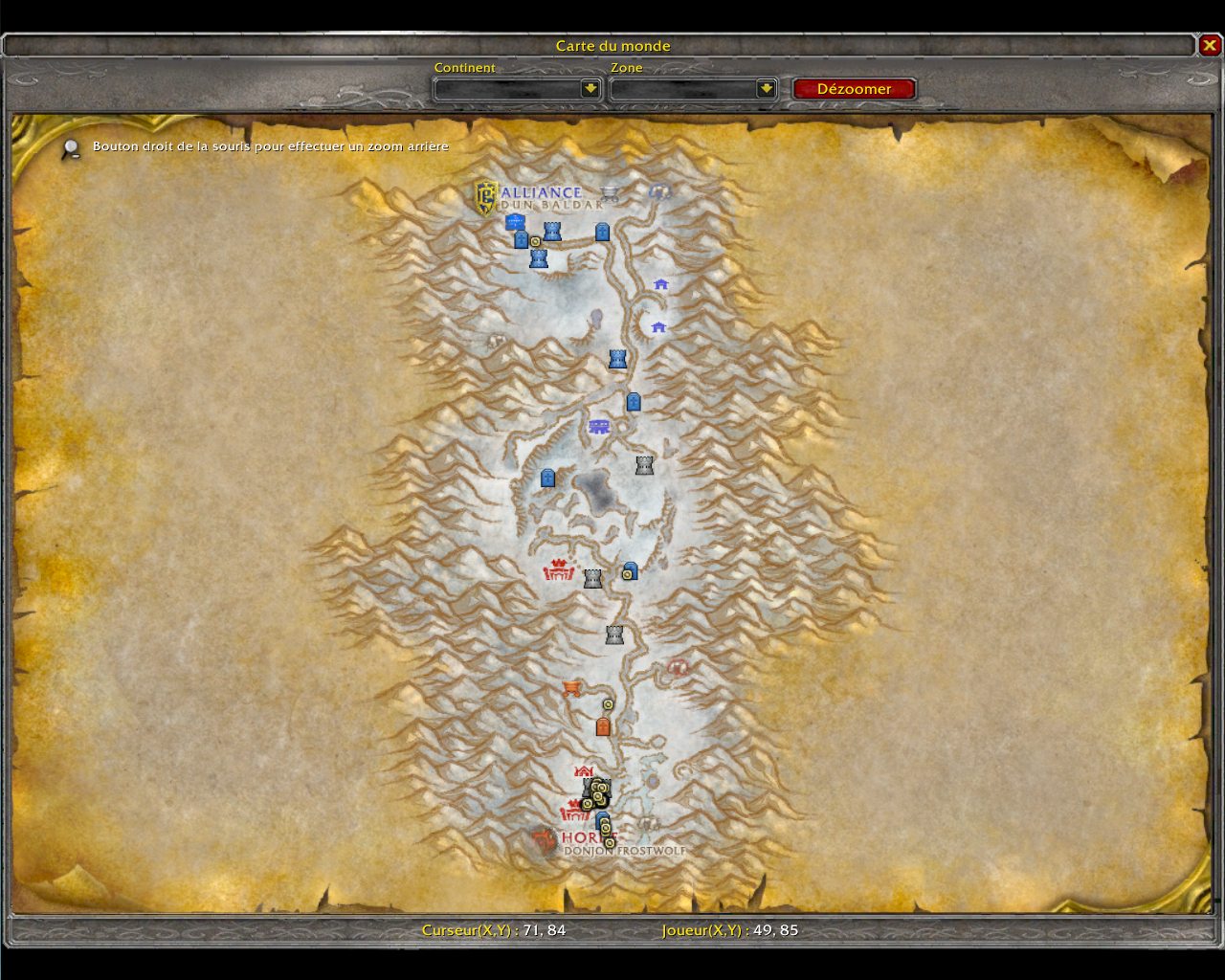The height and width of the screenshot is (980, 1225).
Task: Select the Alliance shield emblem on the map
Action: coord(486,197)
